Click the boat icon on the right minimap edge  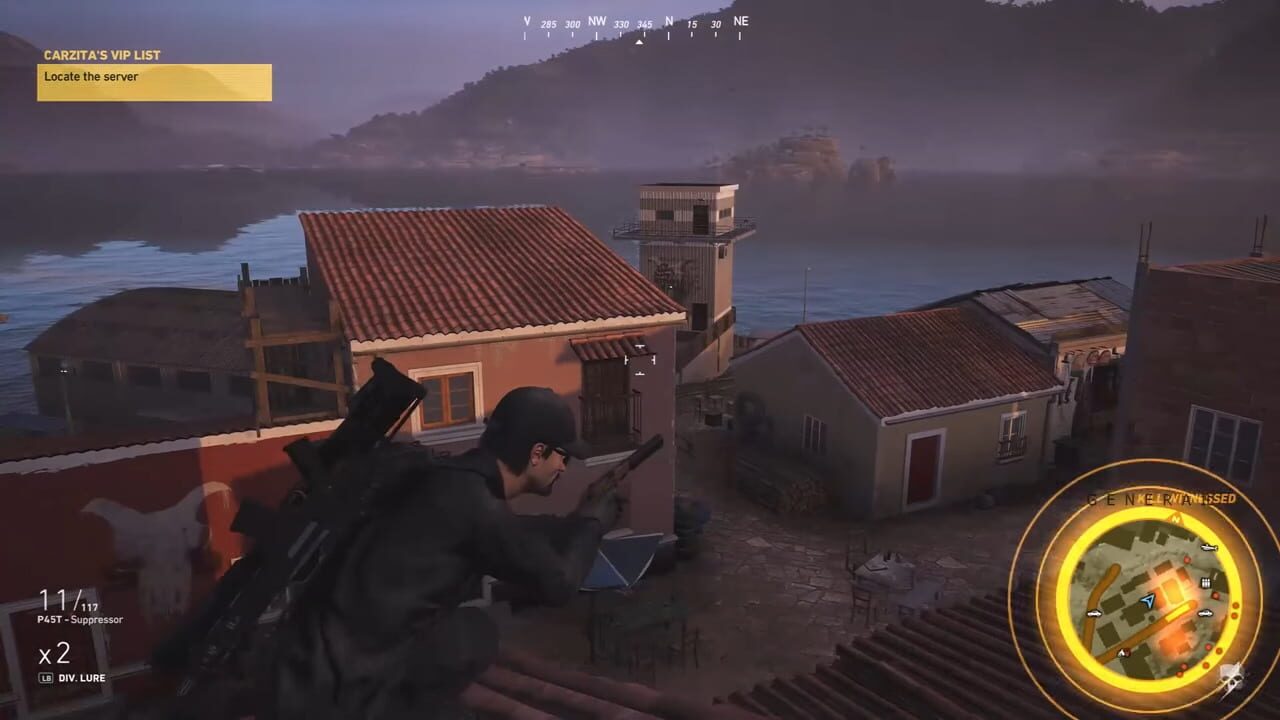1208,548
